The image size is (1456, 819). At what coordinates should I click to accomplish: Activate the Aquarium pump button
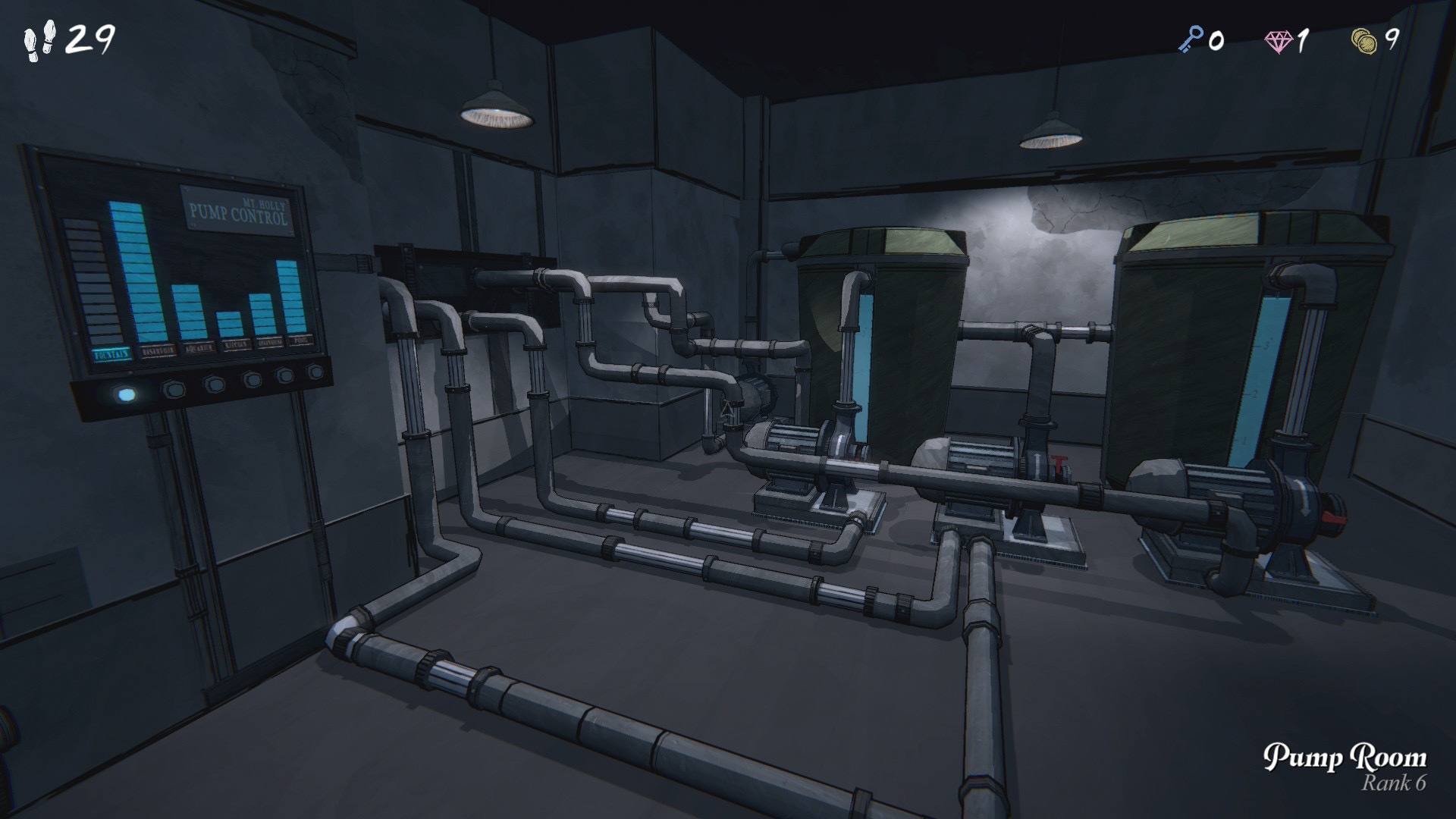click(x=215, y=384)
